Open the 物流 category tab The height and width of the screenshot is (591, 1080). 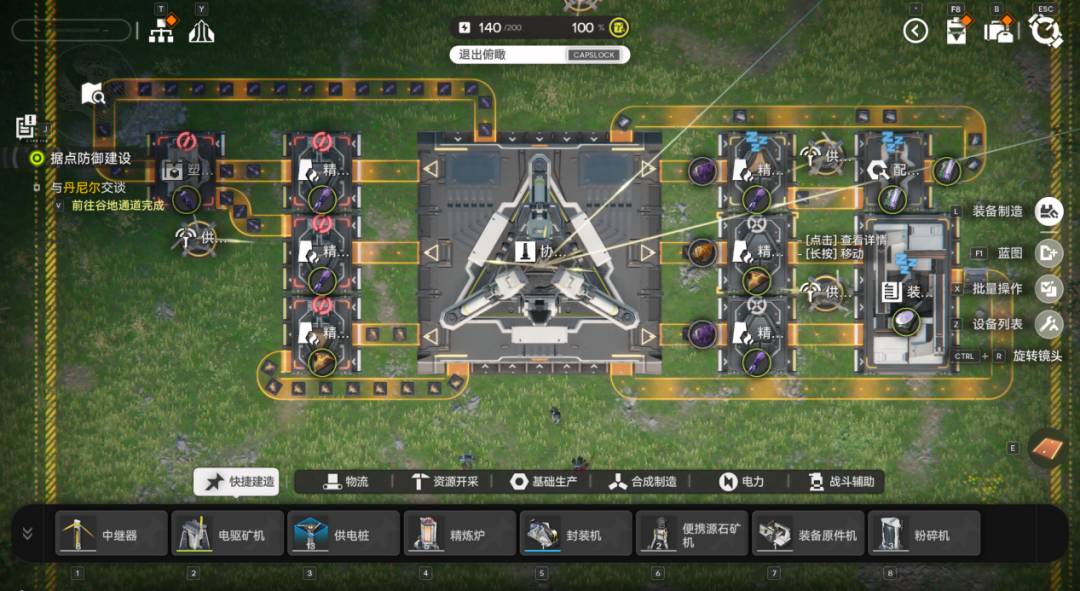click(x=346, y=482)
